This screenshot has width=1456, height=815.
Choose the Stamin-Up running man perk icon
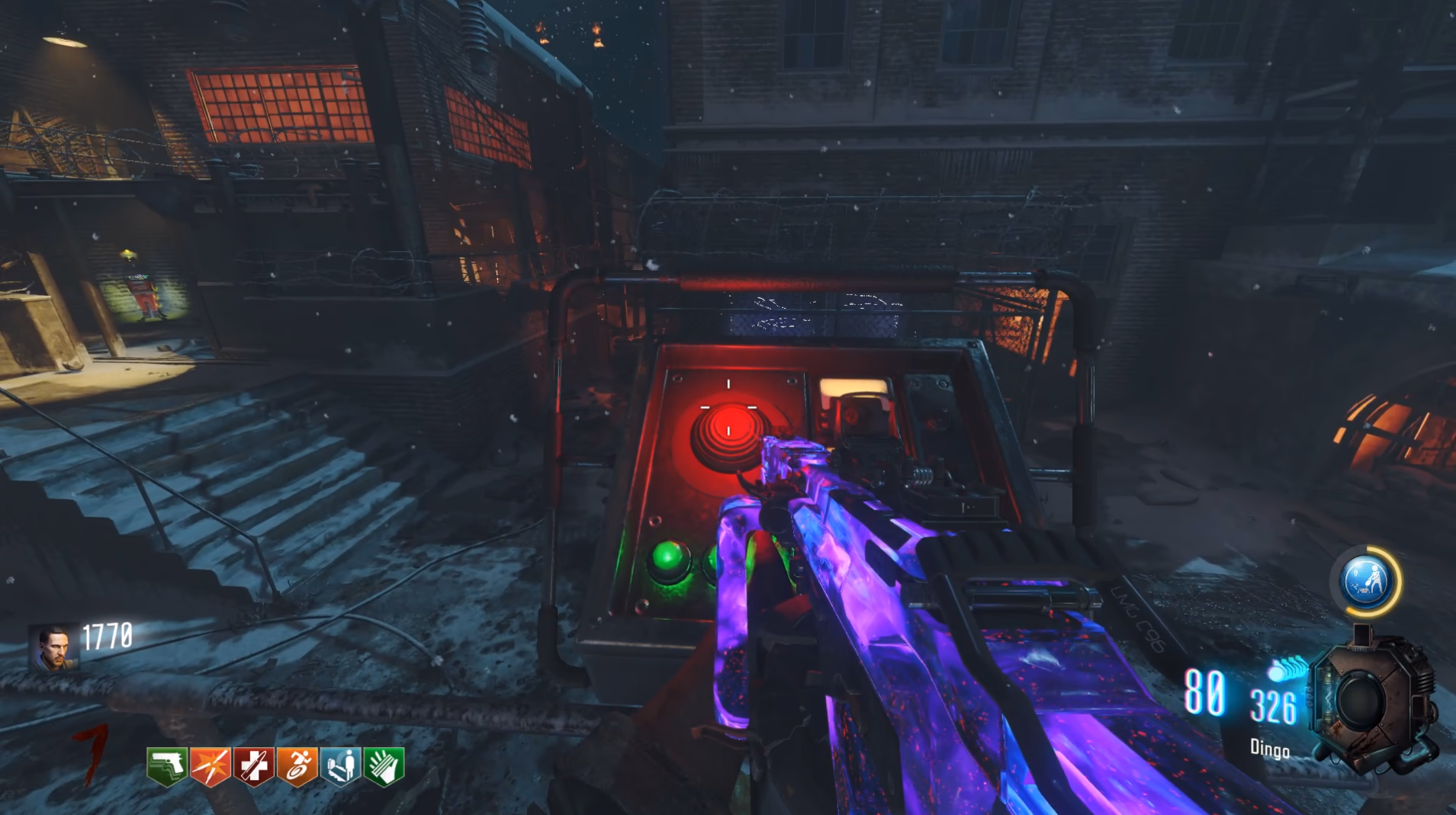coord(297,766)
